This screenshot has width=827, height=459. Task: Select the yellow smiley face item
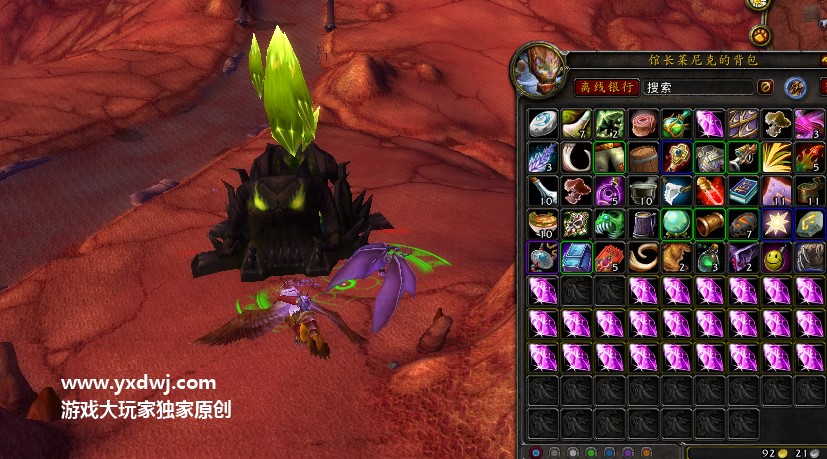coord(776,258)
